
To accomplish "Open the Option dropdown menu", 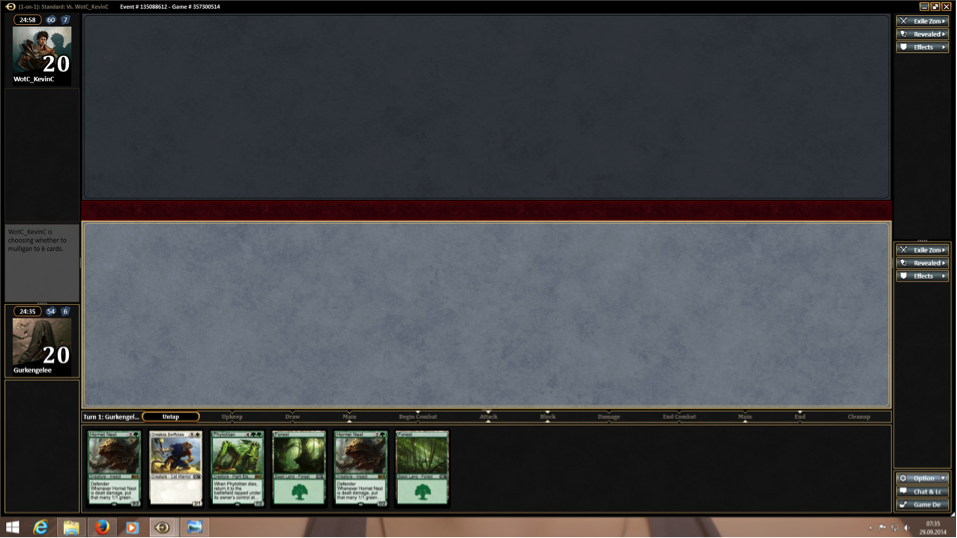I will point(922,478).
